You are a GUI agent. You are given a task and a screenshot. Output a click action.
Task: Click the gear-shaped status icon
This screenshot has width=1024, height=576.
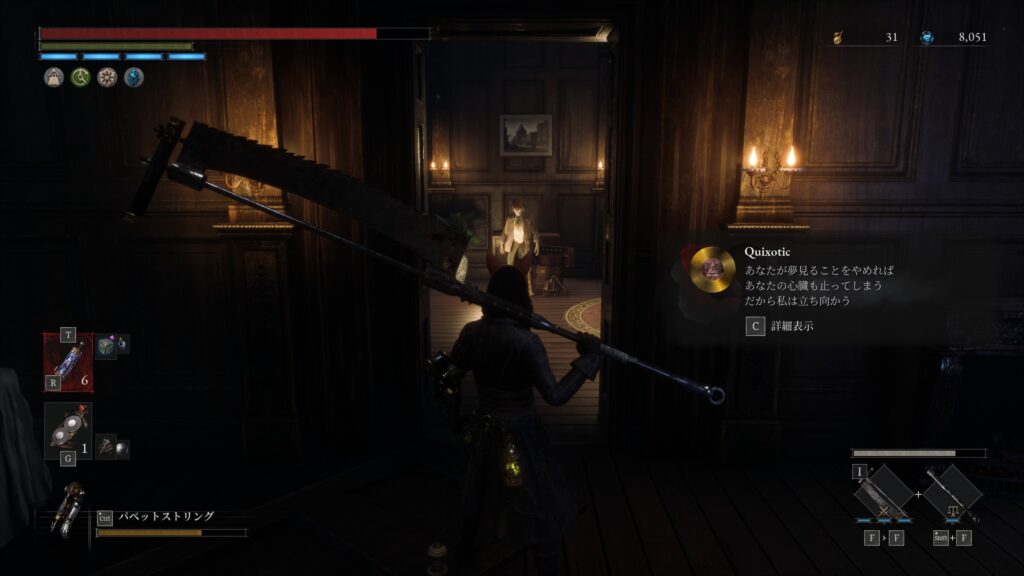coord(107,78)
